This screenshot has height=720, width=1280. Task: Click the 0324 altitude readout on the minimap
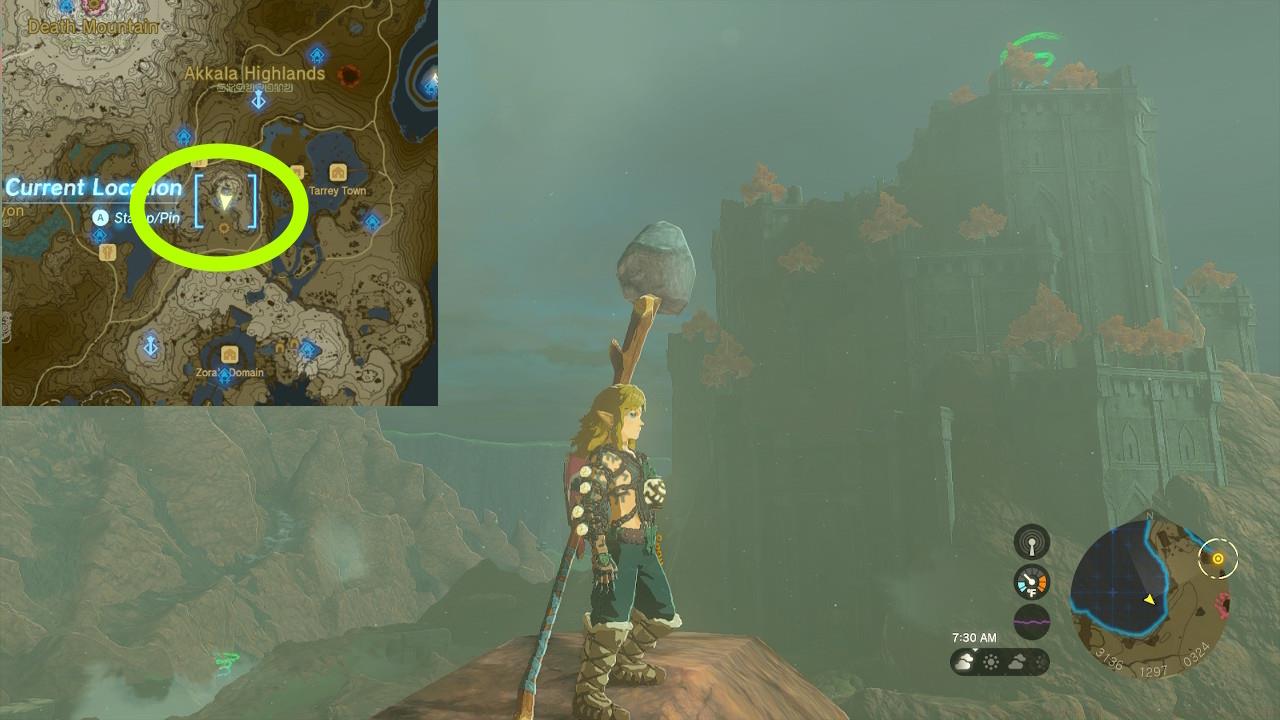click(x=1197, y=653)
